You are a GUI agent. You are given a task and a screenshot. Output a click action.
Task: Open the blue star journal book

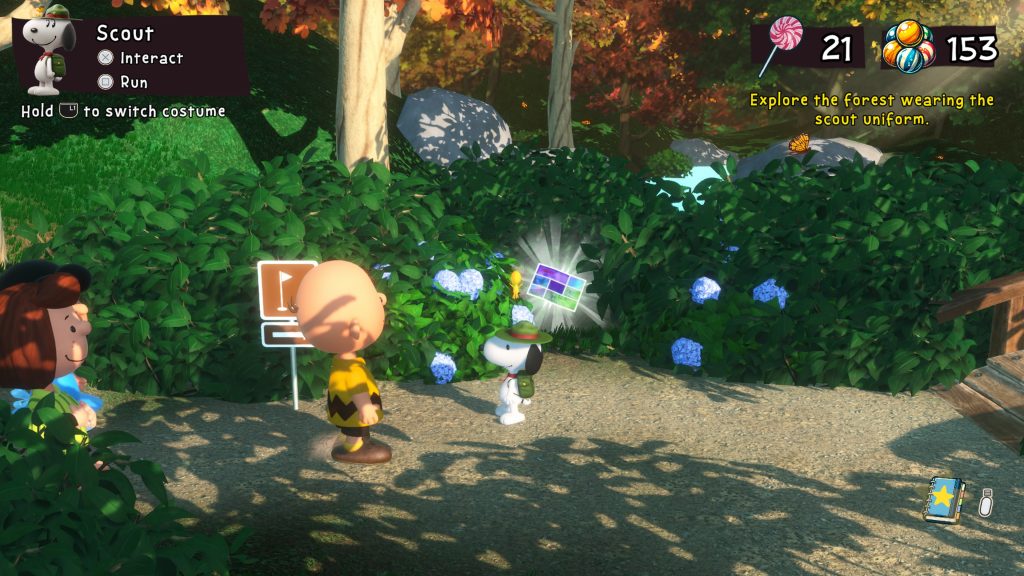coord(944,499)
